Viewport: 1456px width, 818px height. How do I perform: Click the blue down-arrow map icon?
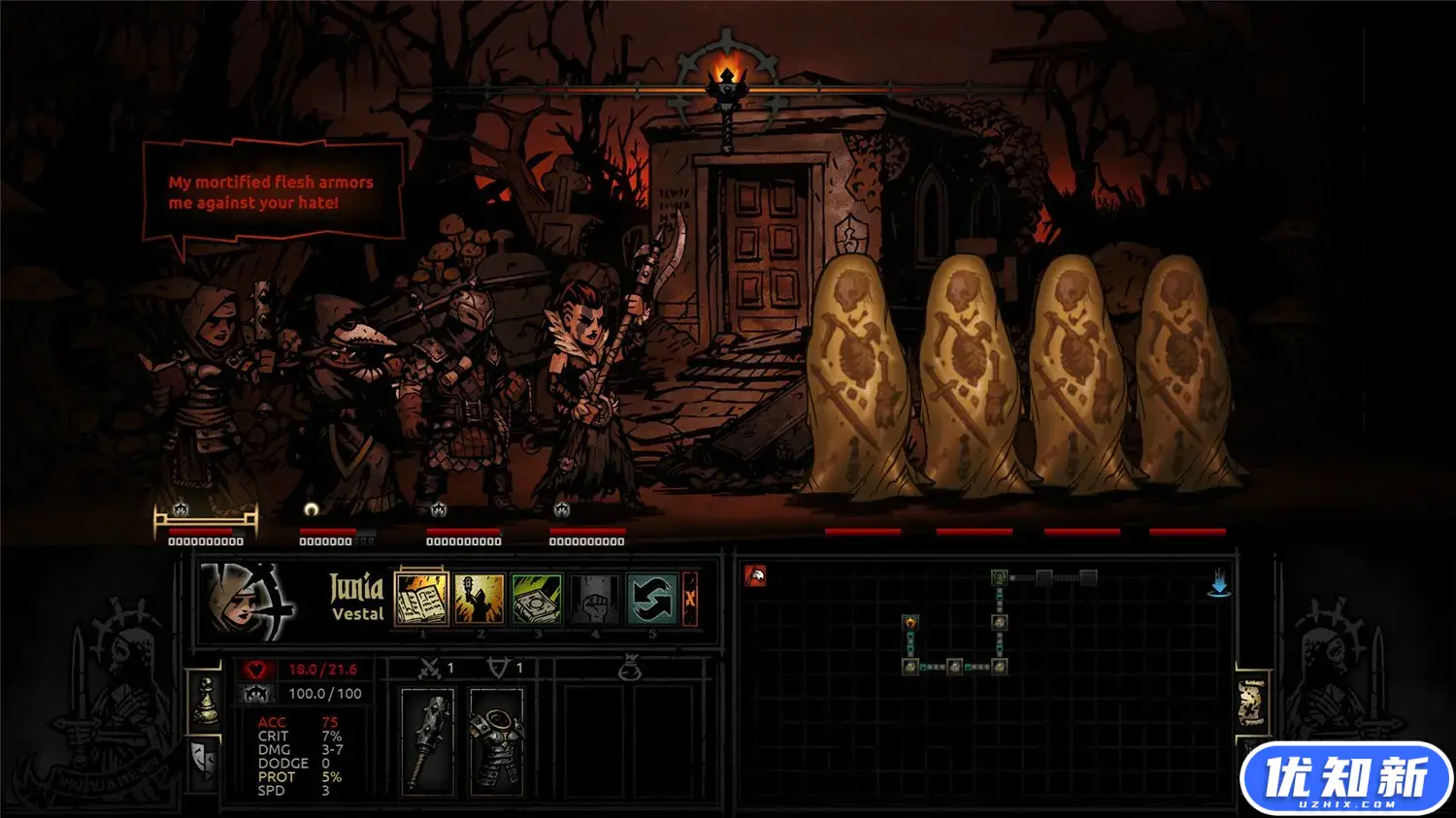click(1219, 583)
